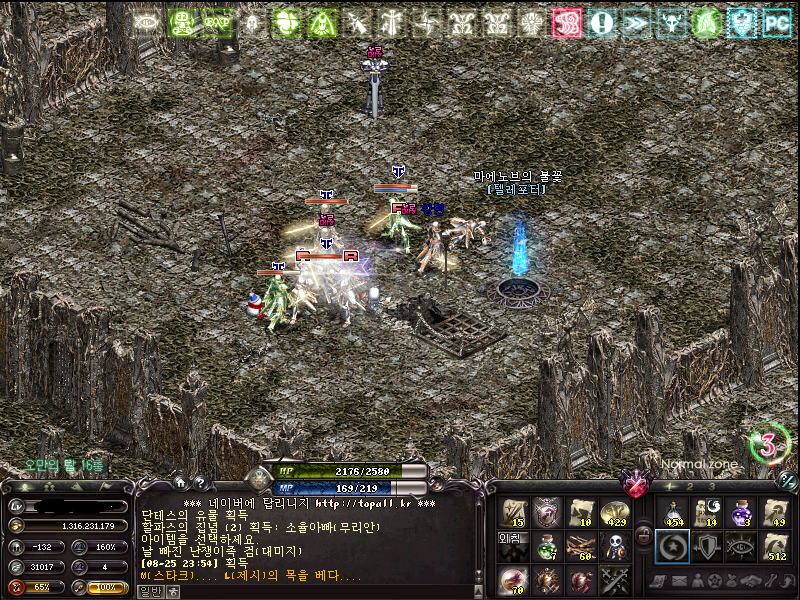Select the bundle of arrows slot
The height and width of the screenshot is (600, 800).
click(580, 546)
